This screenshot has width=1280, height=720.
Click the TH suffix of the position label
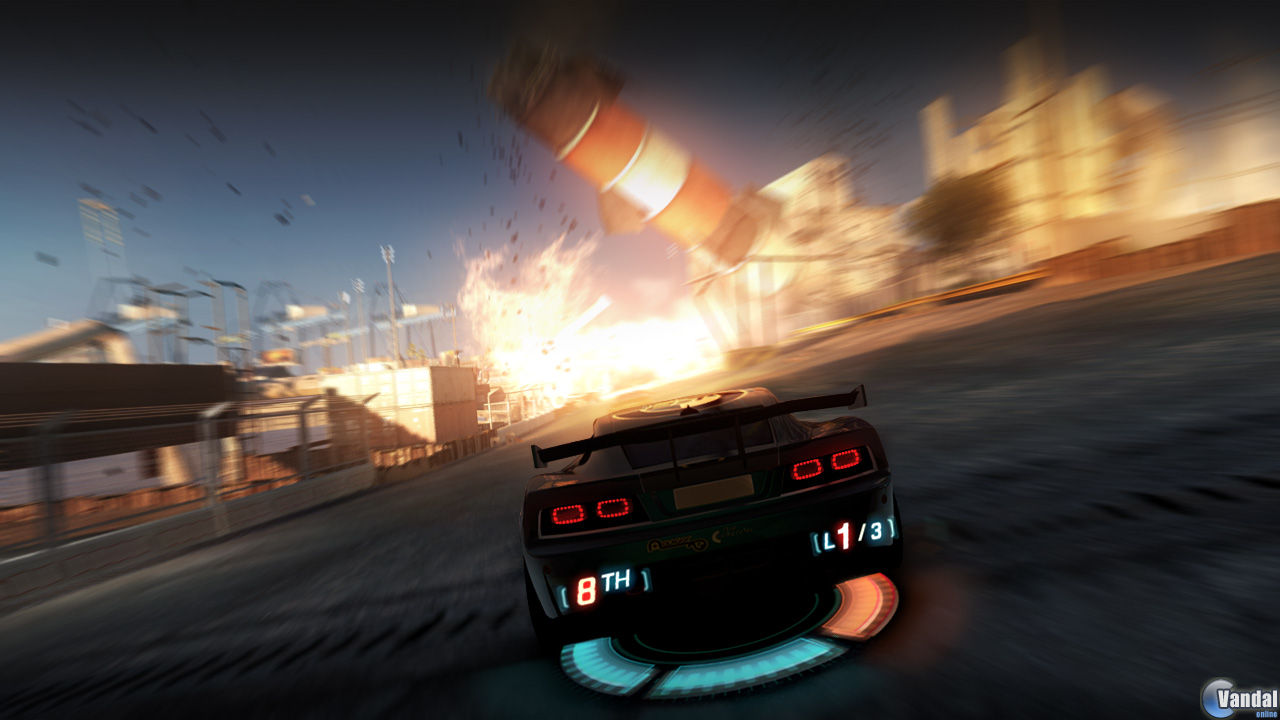coord(615,579)
